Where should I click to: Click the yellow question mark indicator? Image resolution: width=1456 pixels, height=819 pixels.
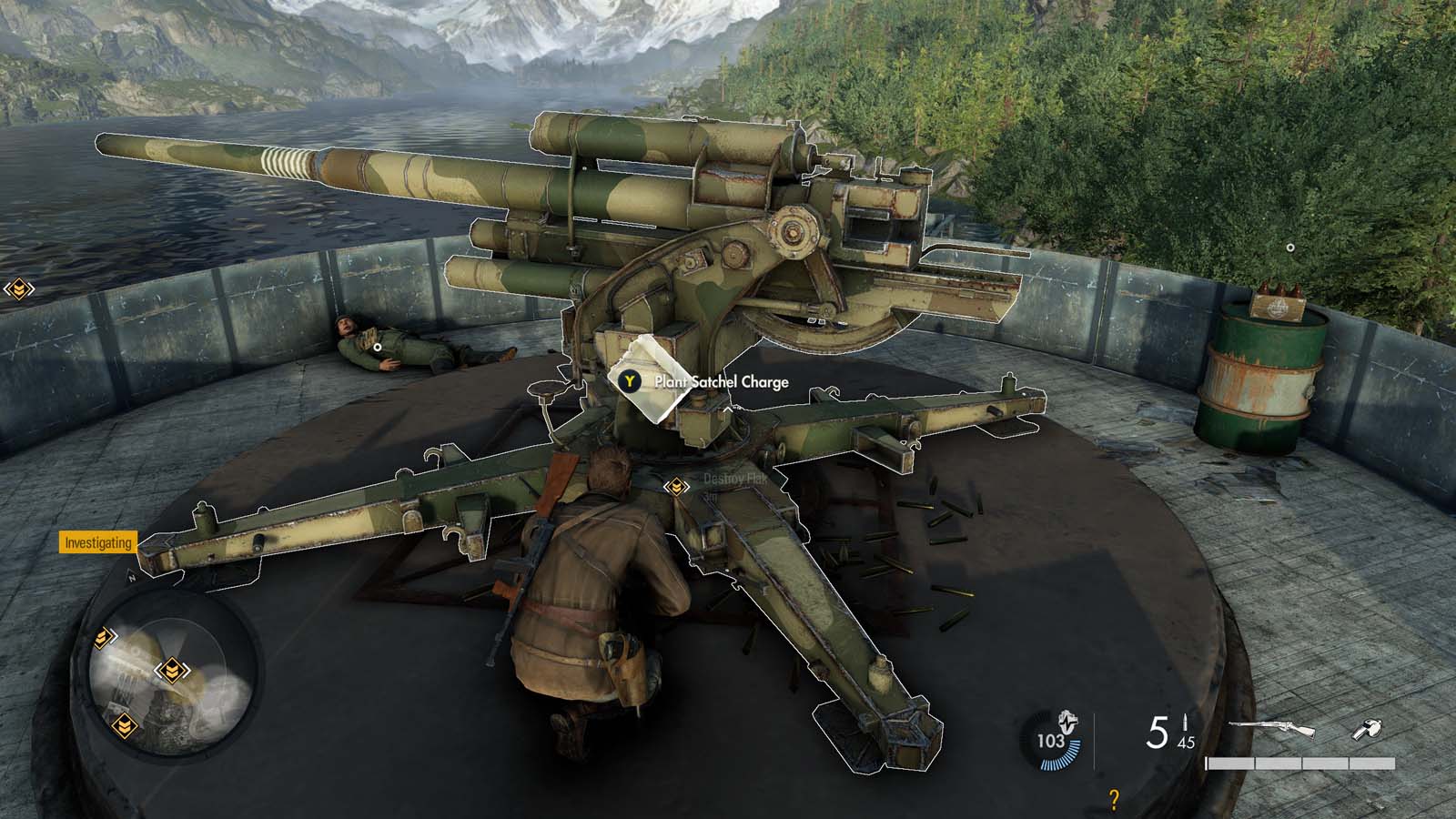tap(1114, 799)
